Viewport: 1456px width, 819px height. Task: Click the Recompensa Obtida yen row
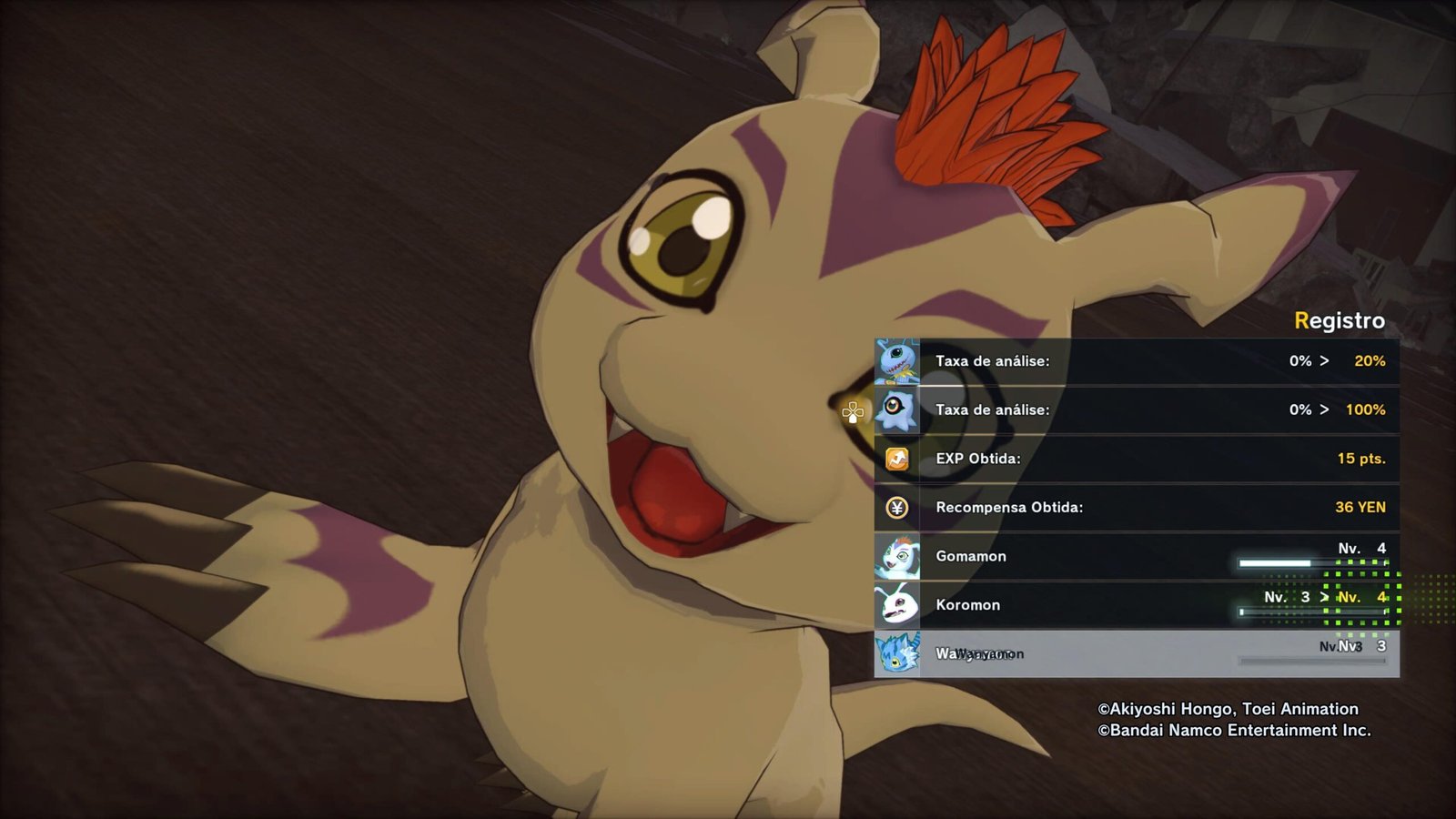(x=1136, y=508)
